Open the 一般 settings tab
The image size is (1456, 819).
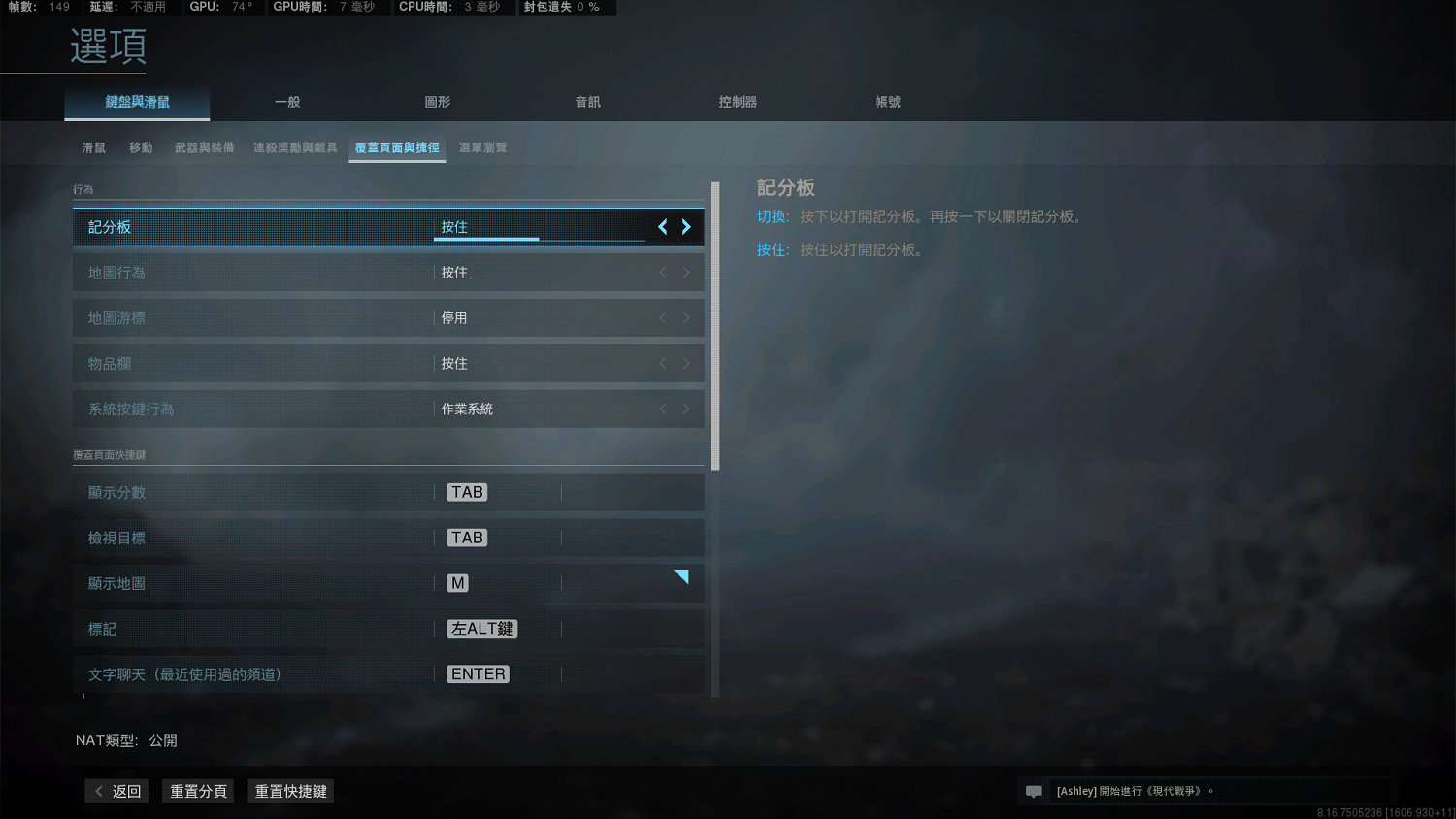point(287,101)
